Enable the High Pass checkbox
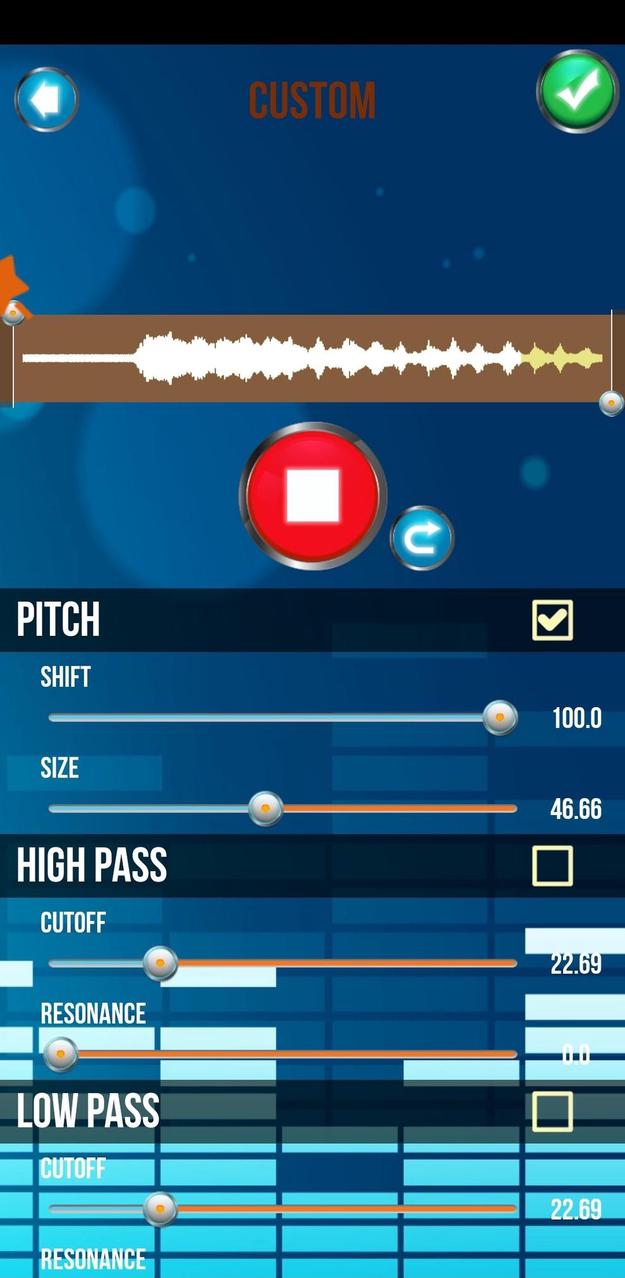This screenshot has height=1278, width=625. point(552,866)
